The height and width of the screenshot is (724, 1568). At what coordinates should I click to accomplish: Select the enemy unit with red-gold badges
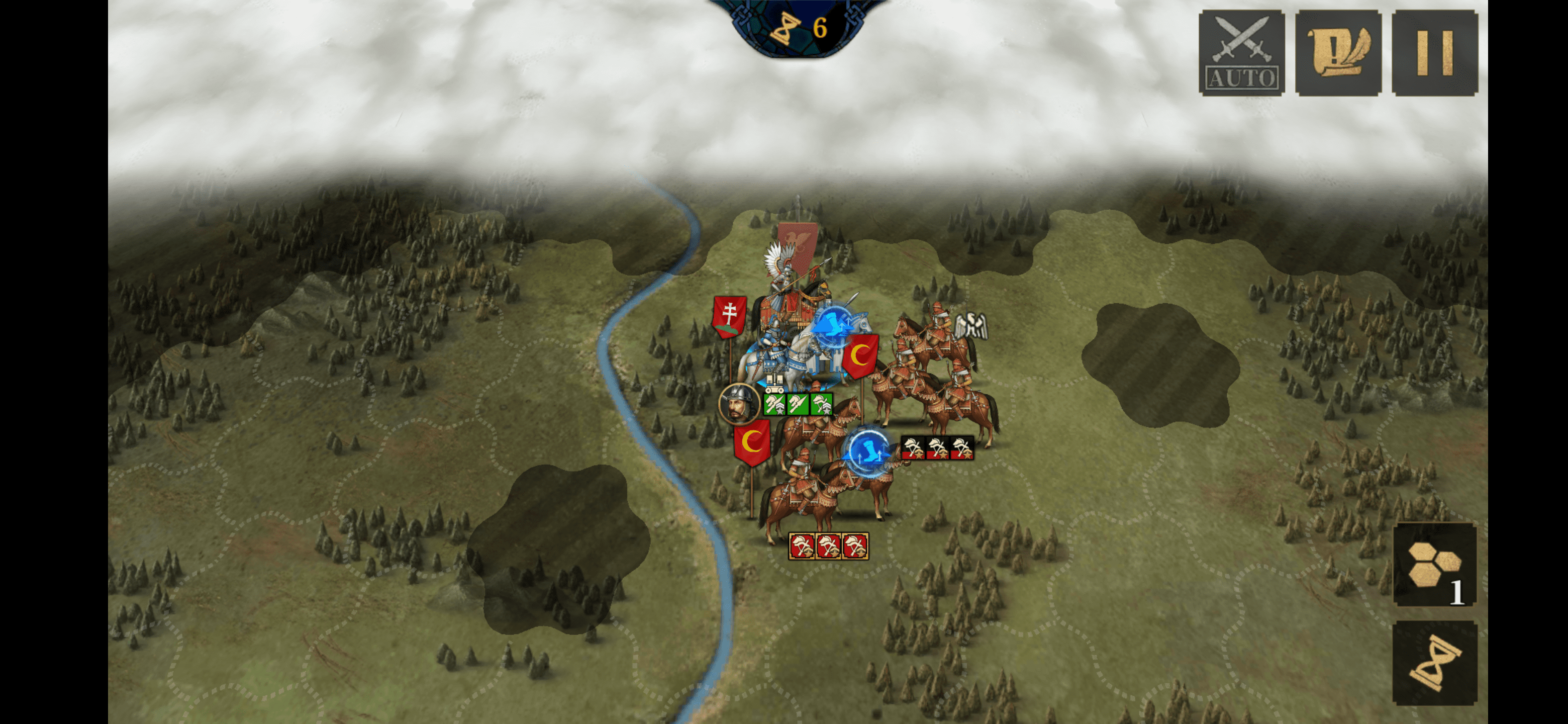pos(828,546)
